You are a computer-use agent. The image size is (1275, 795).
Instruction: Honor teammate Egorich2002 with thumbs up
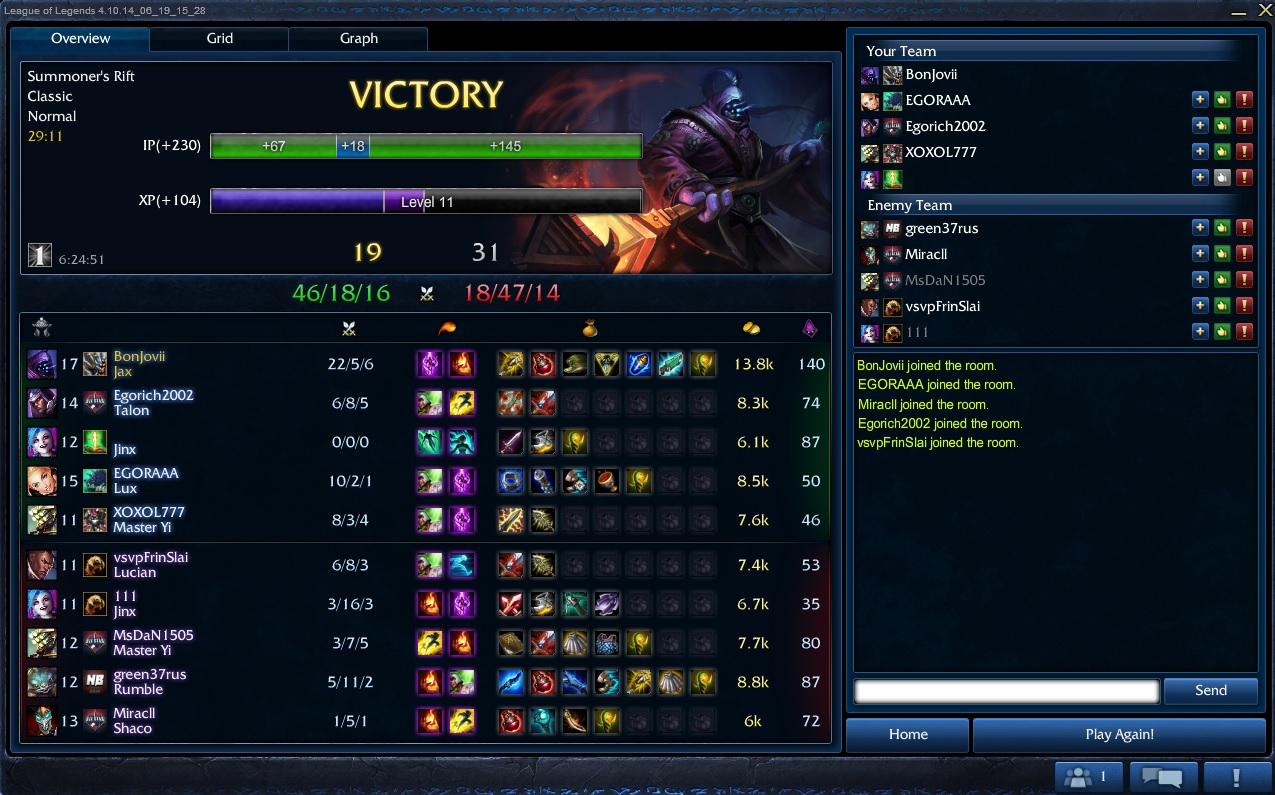click(1222, 126)
